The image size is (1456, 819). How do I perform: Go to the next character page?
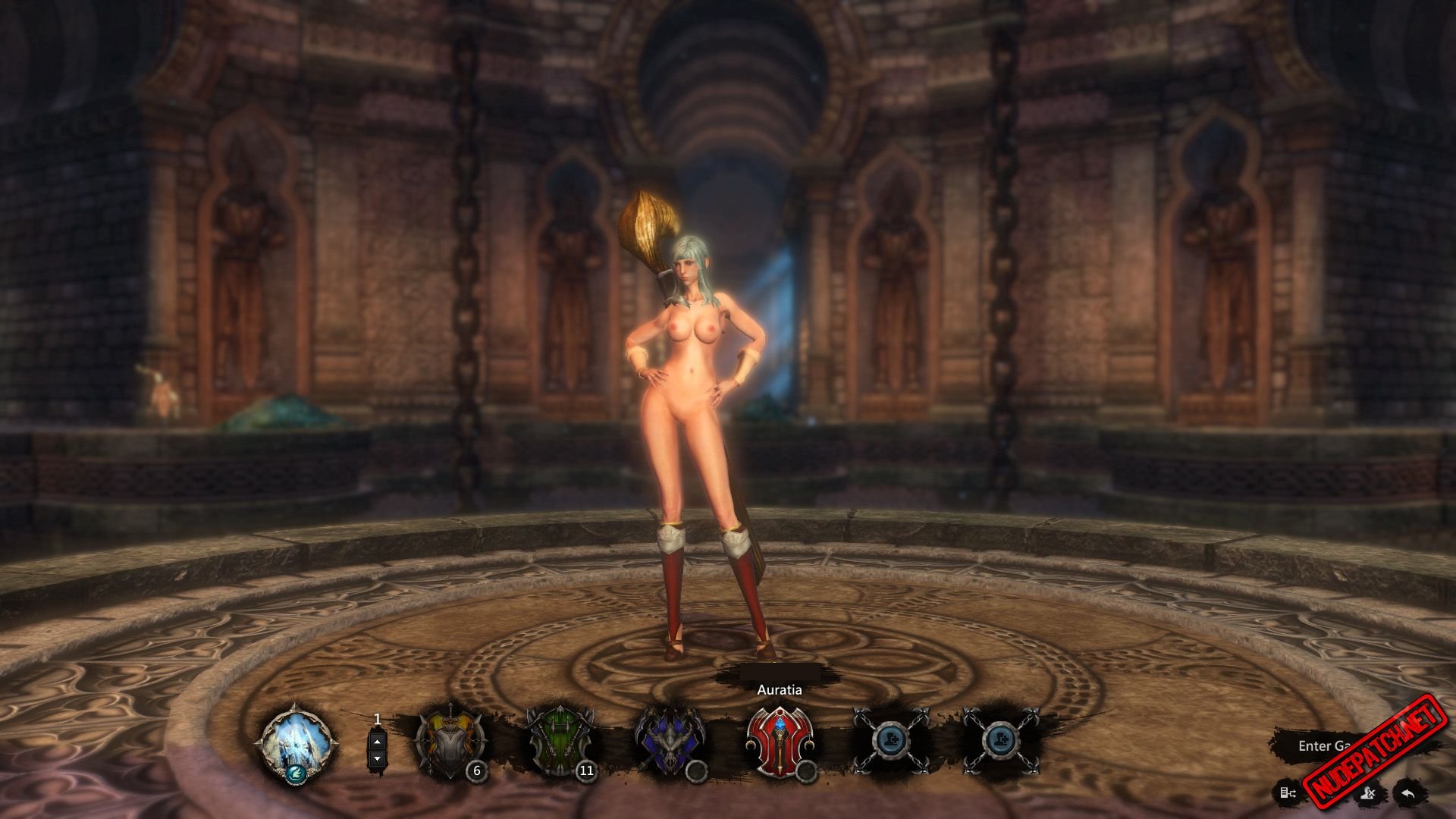(378, 758)
